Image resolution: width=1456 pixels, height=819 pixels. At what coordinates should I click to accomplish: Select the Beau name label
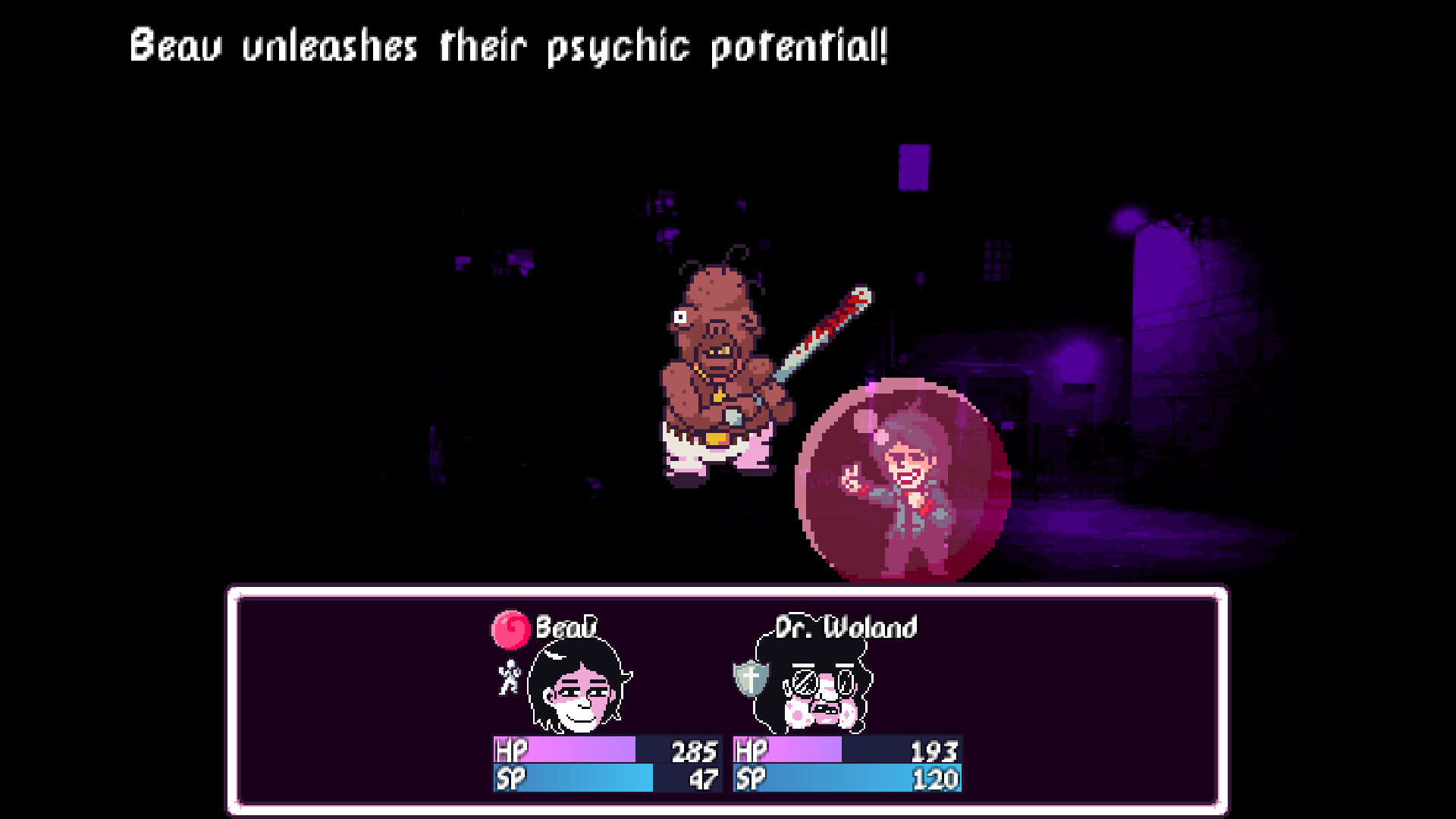click(x=567, y=628)
